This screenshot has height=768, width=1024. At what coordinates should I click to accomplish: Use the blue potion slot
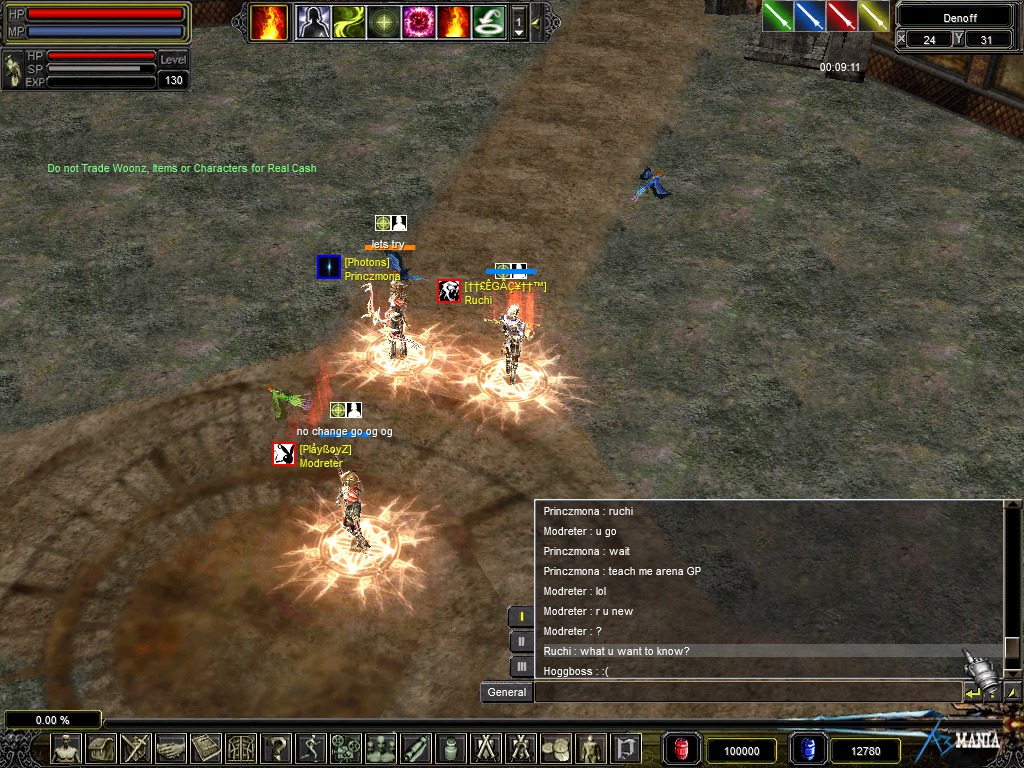pyautogui.click(x=807, y=749)
